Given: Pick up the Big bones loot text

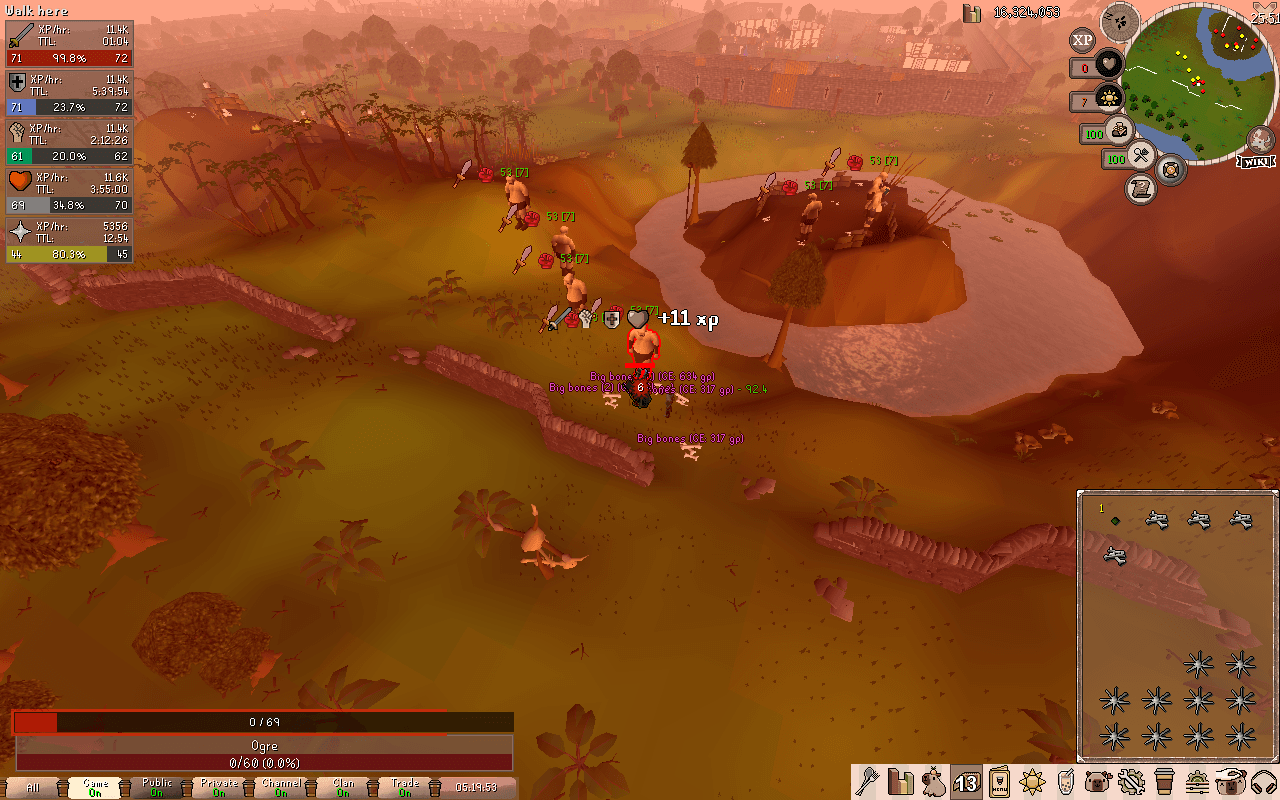Looking at the screenshot, I should tap(691, 438).
